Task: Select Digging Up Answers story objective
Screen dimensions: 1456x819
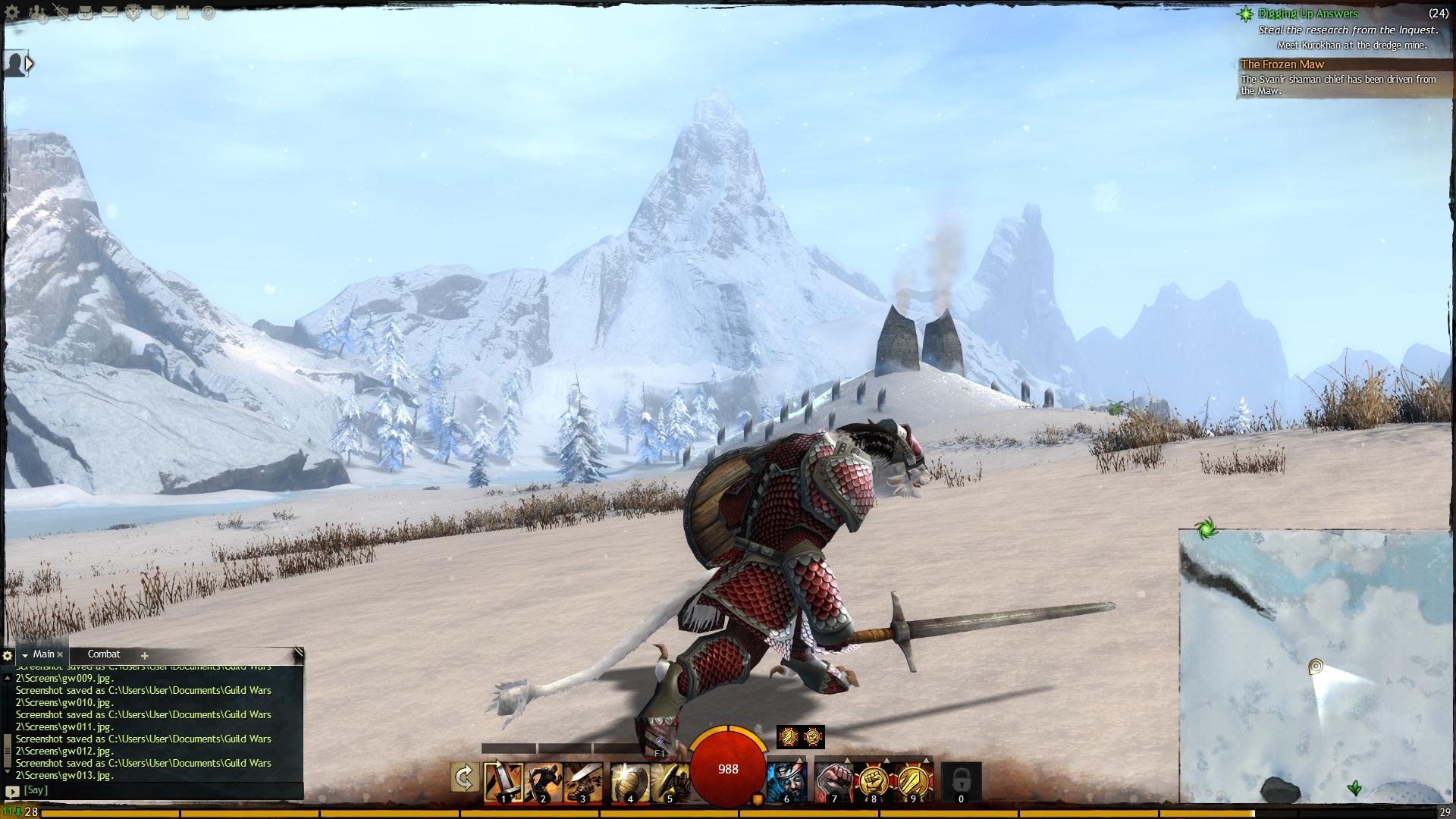Action: pyautogui.click(x=1307, y=14)
